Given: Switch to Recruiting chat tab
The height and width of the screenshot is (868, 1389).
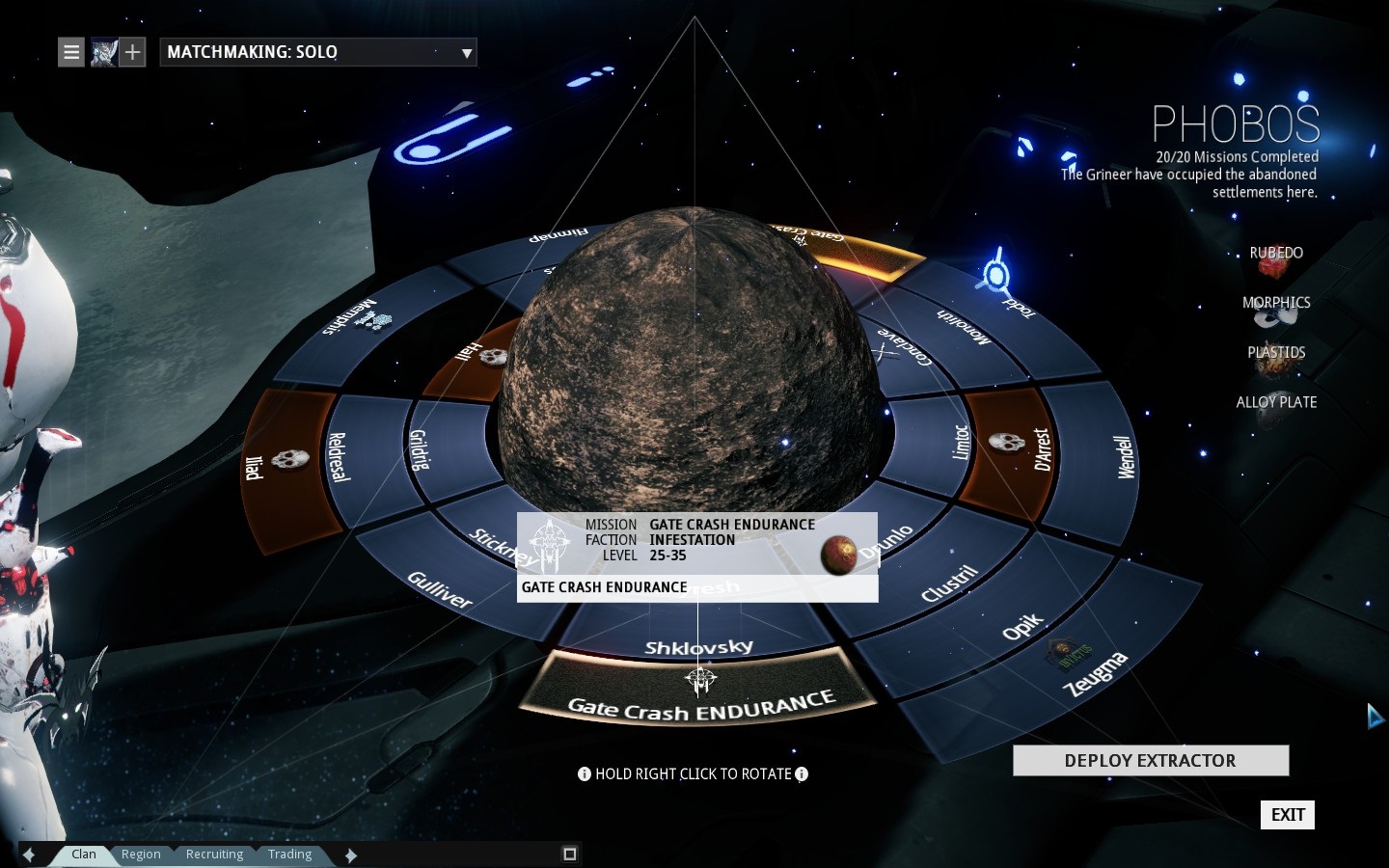Looking at the screenshot, I should [214, 854].
